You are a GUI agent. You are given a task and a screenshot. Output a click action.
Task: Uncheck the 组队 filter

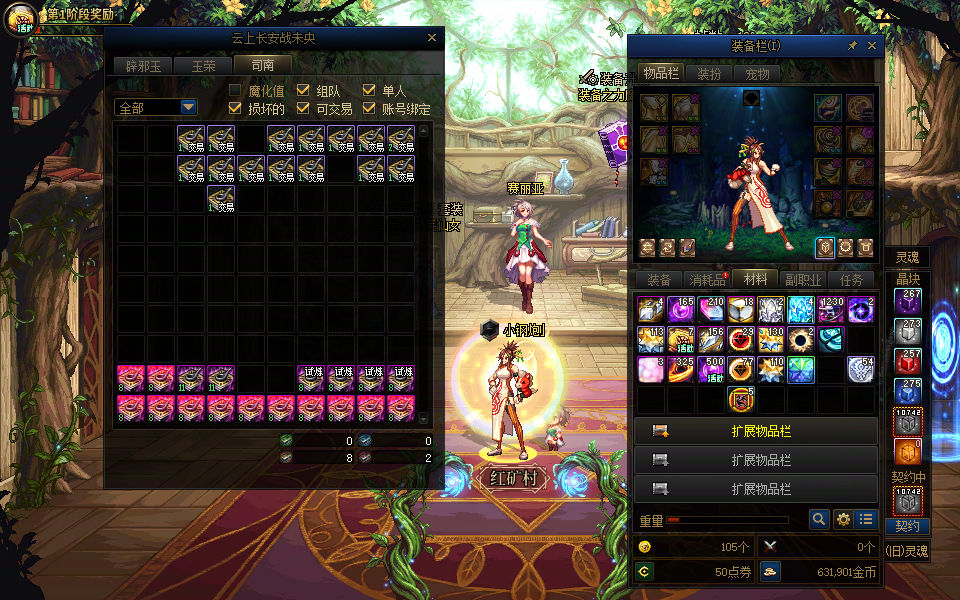pyautogui.click(x=304, y=91)
